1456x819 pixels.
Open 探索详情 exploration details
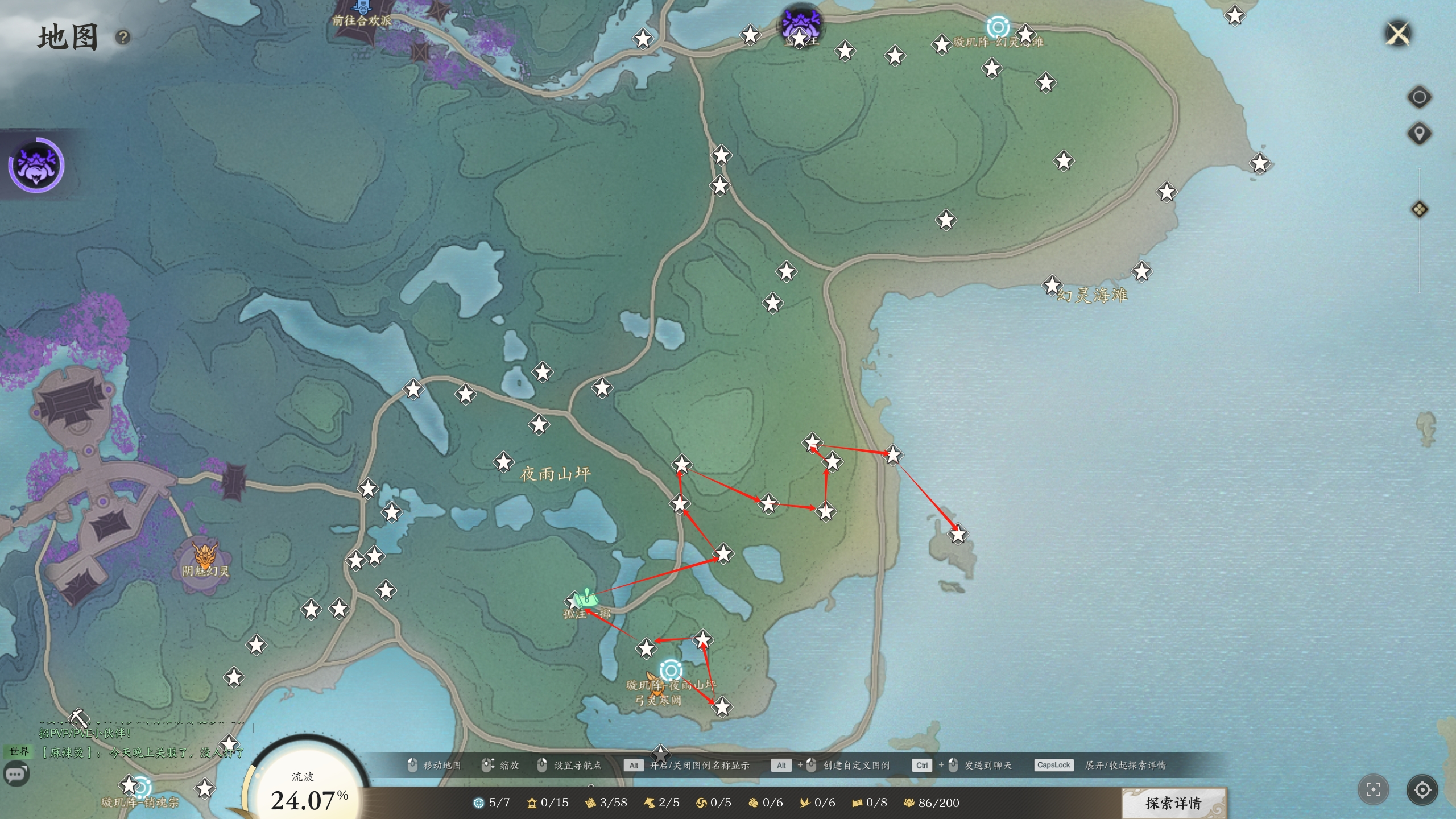(1173, 803)
